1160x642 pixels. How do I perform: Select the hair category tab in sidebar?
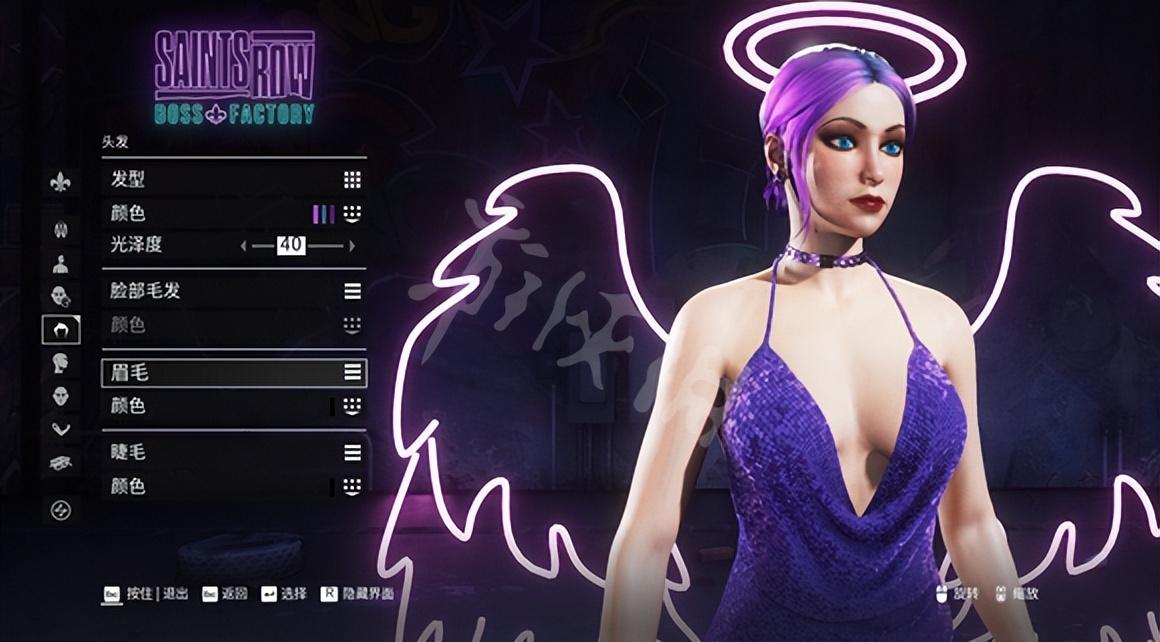coord(61,329)
